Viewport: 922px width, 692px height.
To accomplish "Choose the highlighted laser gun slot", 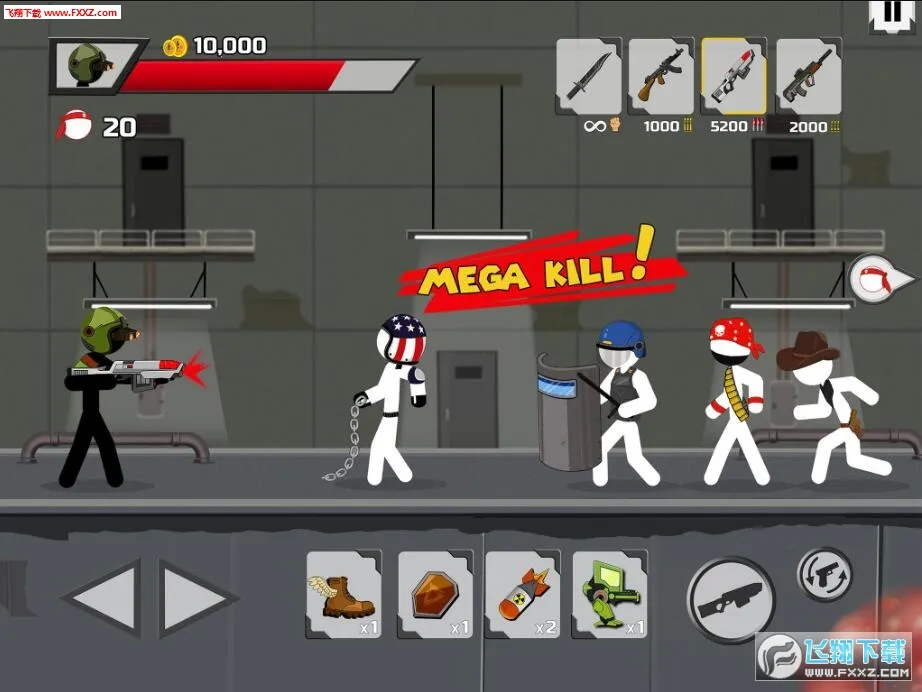I will (734, 78).
